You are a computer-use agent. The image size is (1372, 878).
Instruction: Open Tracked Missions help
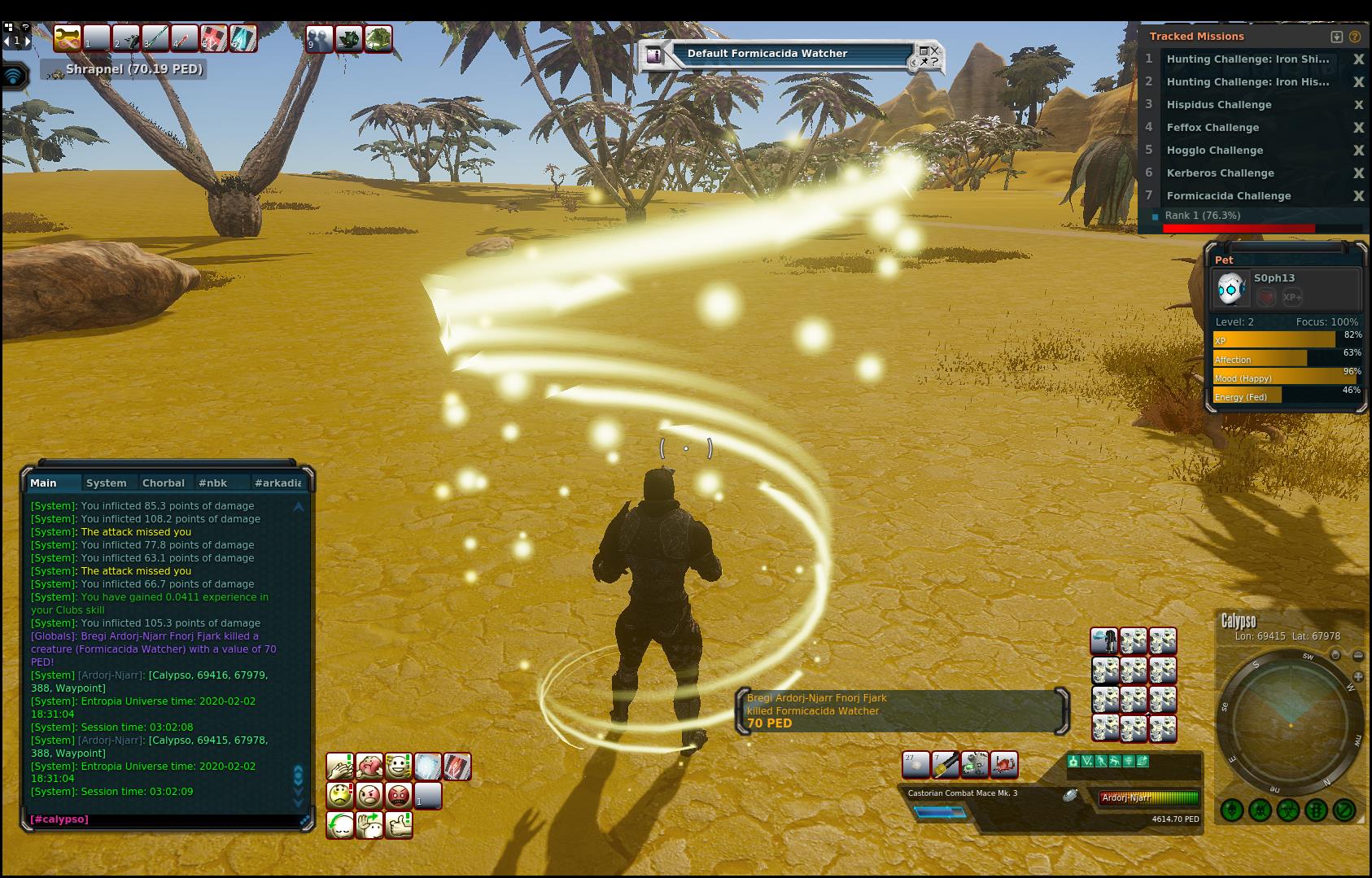point(1355,37)
